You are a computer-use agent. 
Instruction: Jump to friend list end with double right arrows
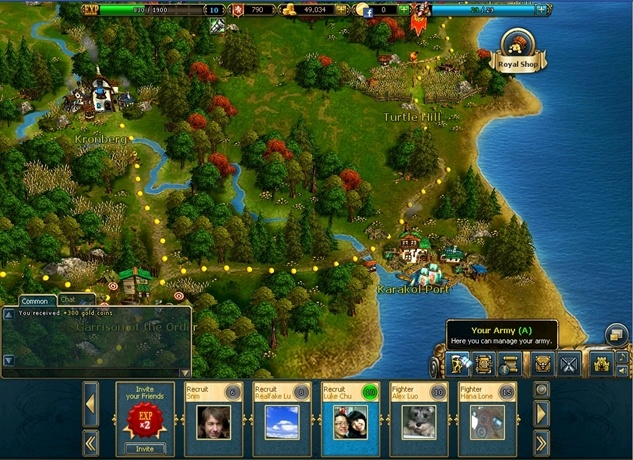(542, 441)
